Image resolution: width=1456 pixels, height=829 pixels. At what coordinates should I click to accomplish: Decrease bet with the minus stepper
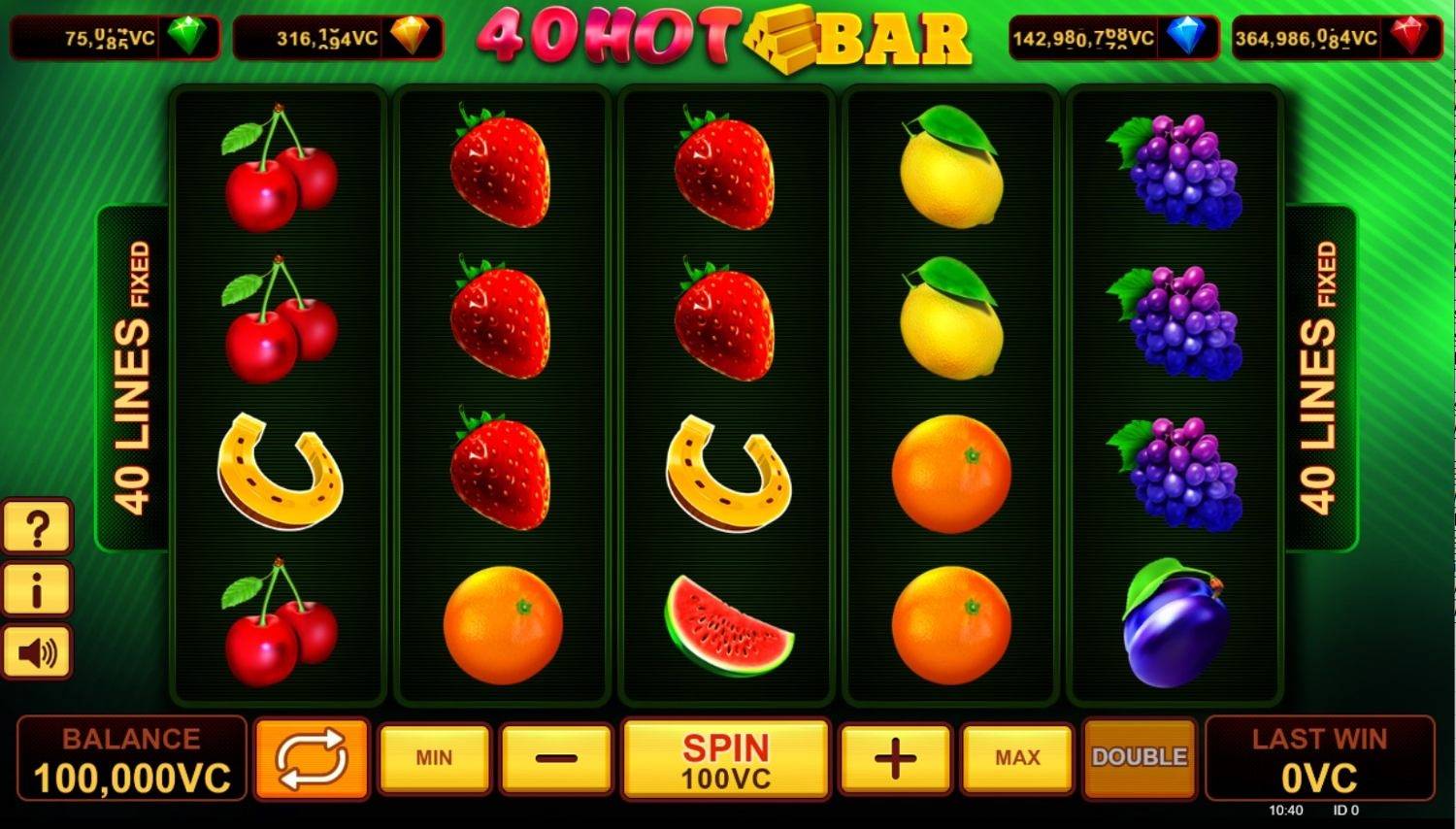click(x=555, y=757)
